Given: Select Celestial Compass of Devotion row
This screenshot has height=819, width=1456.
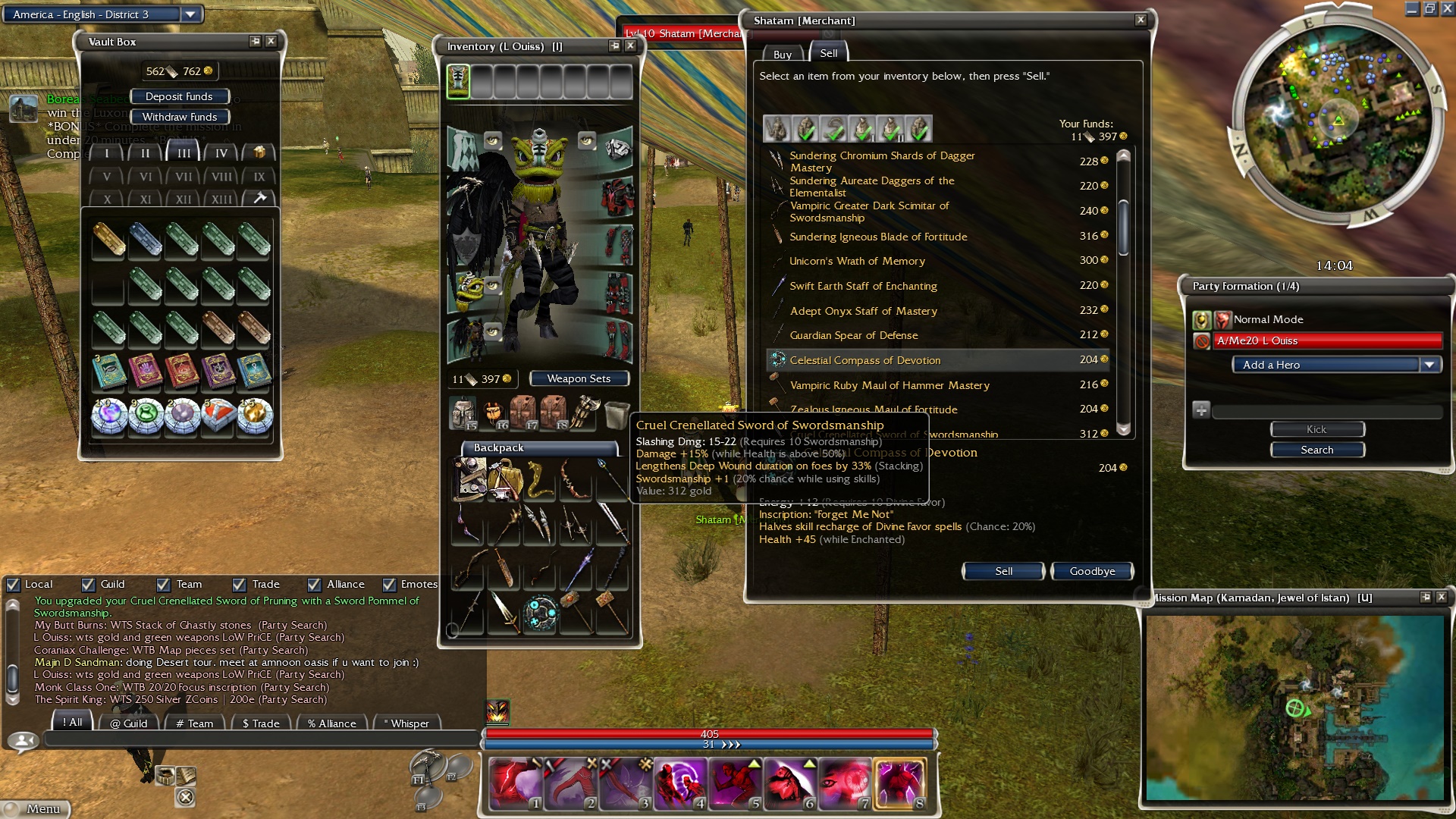Looking at the screenshot, I should pyautogui.click(x=864, y=360).
